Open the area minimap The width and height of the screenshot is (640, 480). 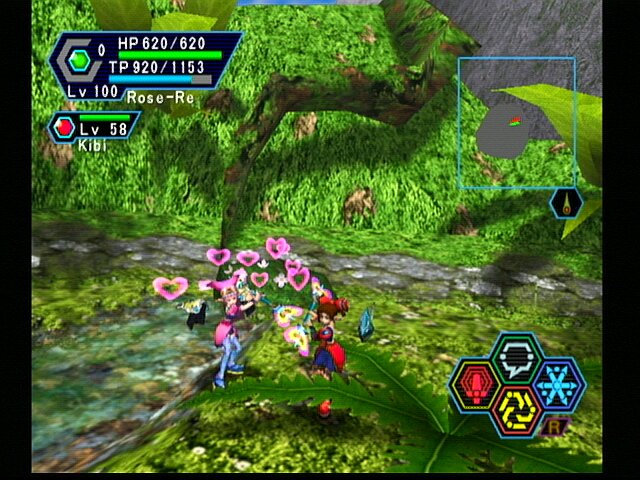click(x=516, y=123)
